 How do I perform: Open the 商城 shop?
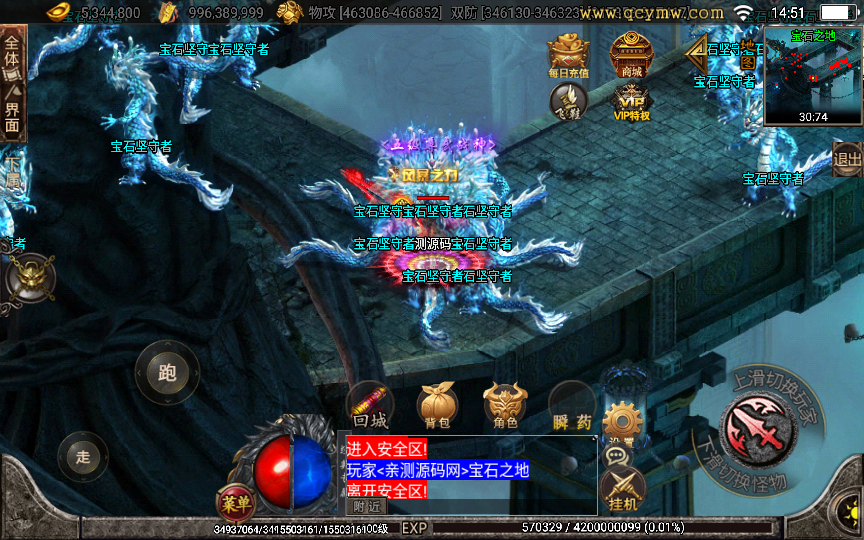coord(631,54)
